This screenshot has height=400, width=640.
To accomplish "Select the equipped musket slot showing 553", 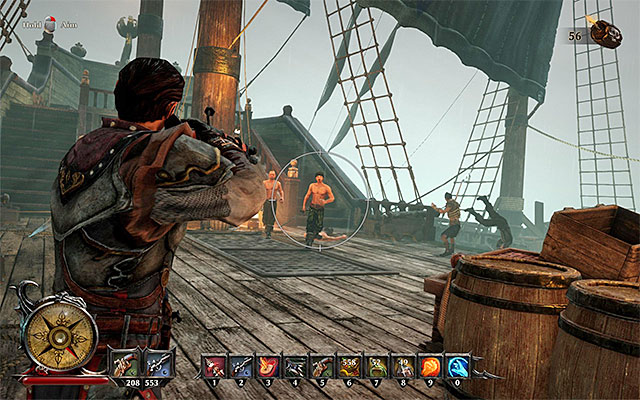I will [158, 363].
